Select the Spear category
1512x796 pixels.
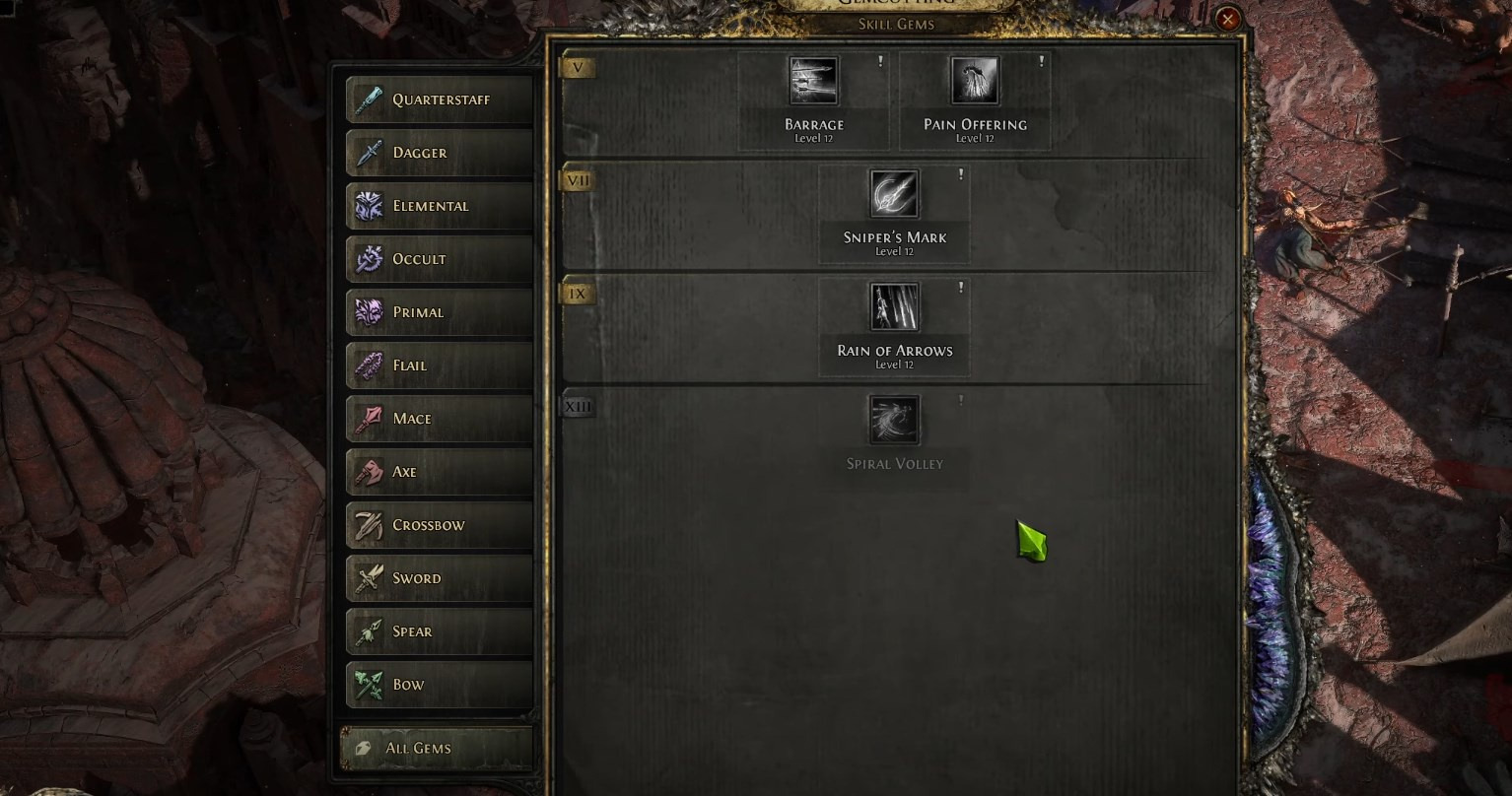(x=440, y=631)
